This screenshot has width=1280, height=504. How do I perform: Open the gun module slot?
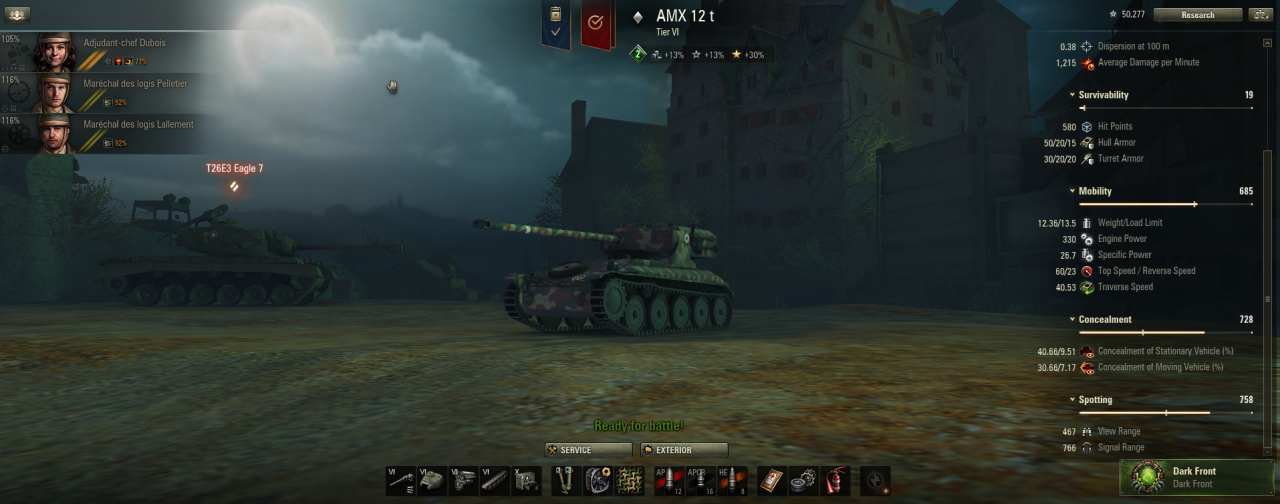[401, 481]
